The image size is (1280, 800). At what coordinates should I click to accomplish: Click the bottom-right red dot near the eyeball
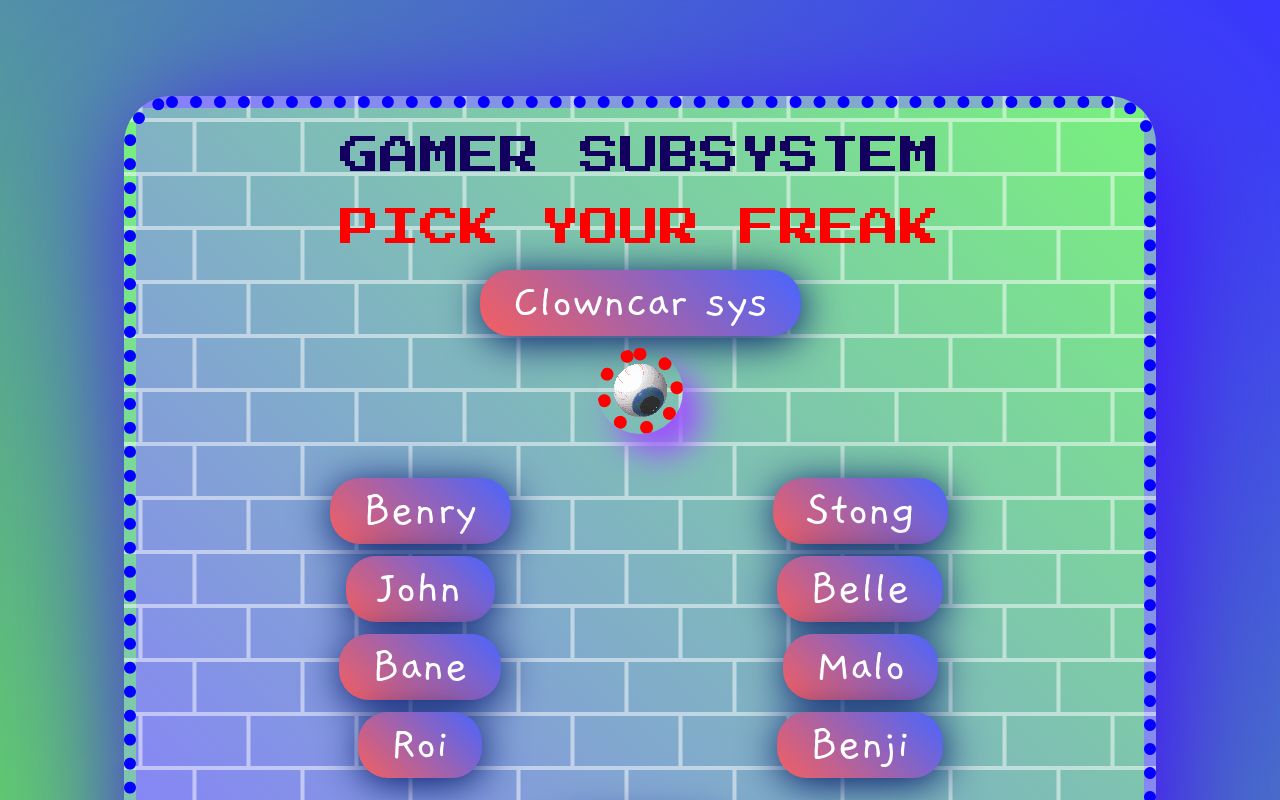click(669, 413)
